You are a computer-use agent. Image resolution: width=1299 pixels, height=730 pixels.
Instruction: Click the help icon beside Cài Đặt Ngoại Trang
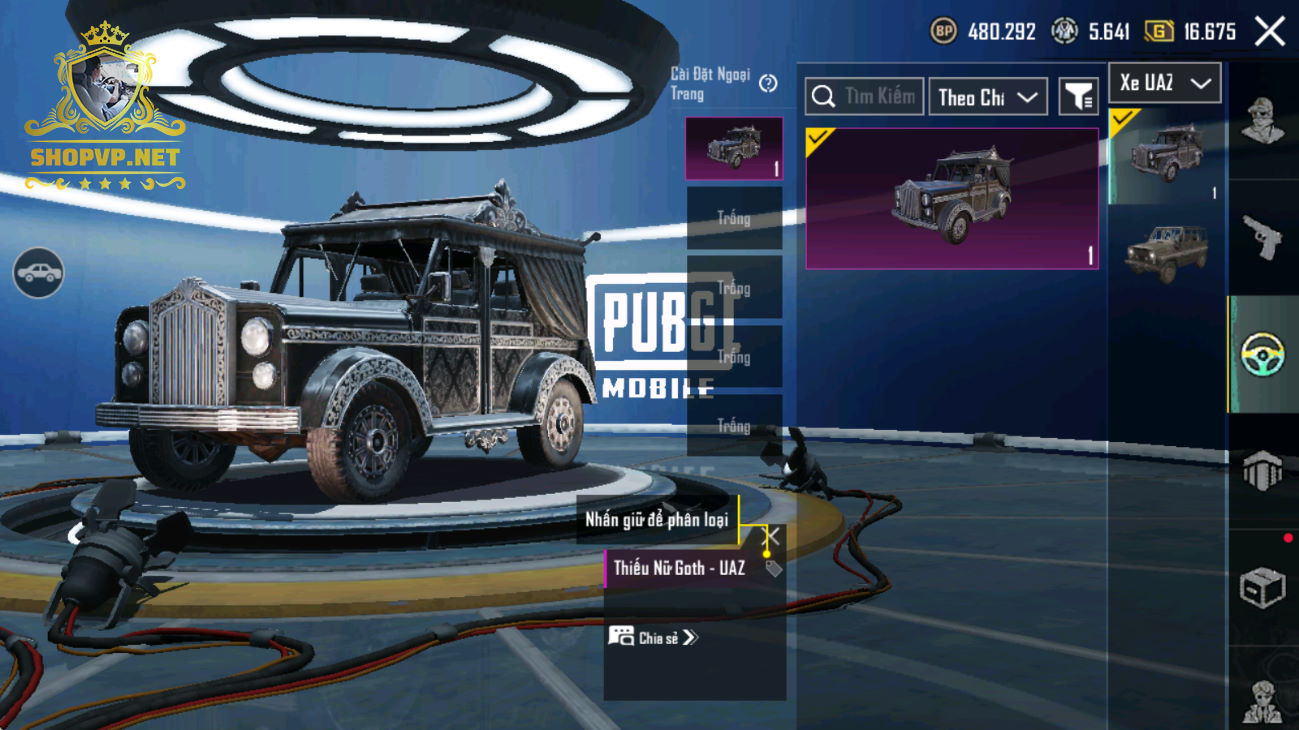point(768,84)
